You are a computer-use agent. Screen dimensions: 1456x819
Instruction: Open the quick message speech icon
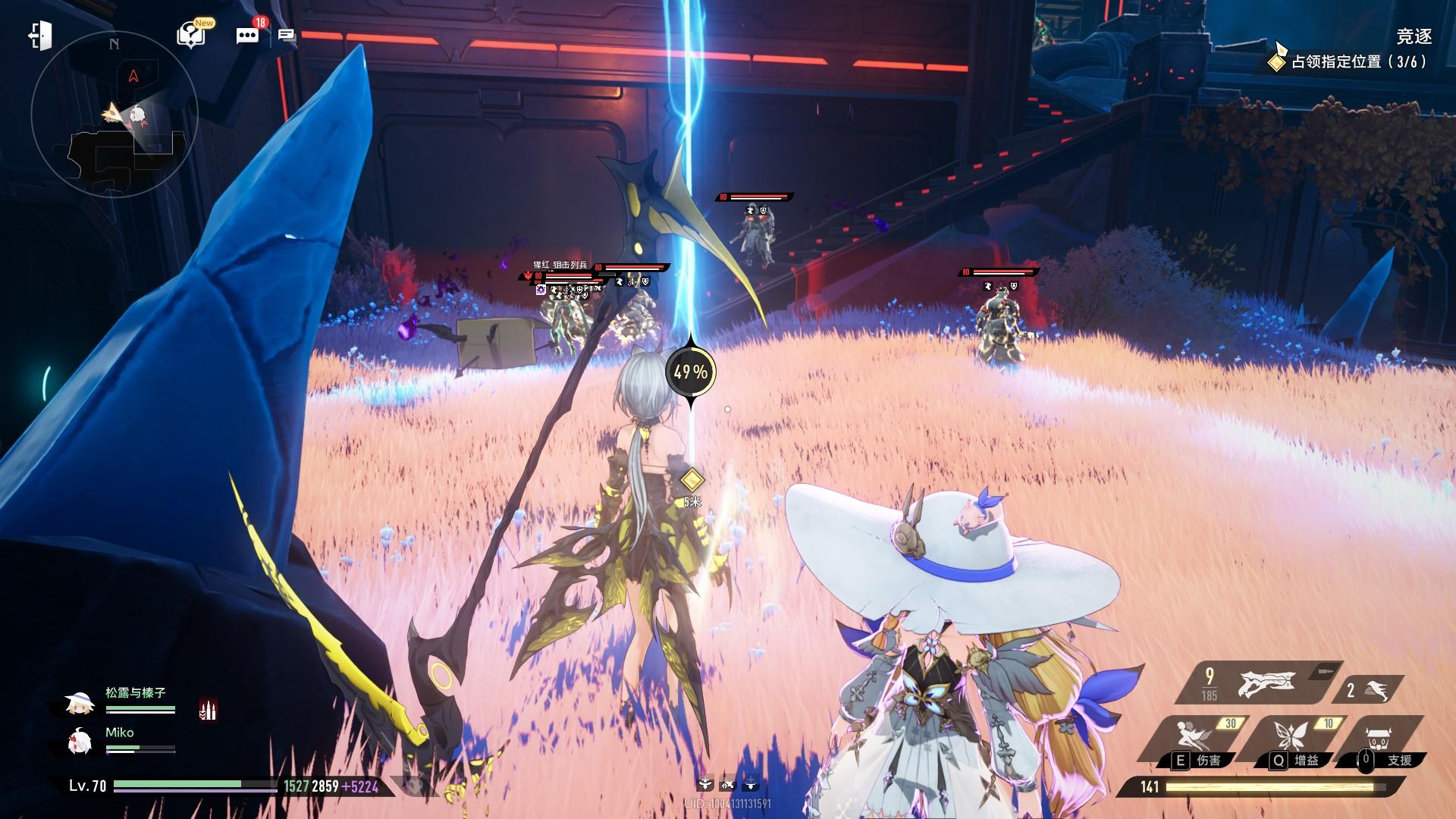coord(287,35)
